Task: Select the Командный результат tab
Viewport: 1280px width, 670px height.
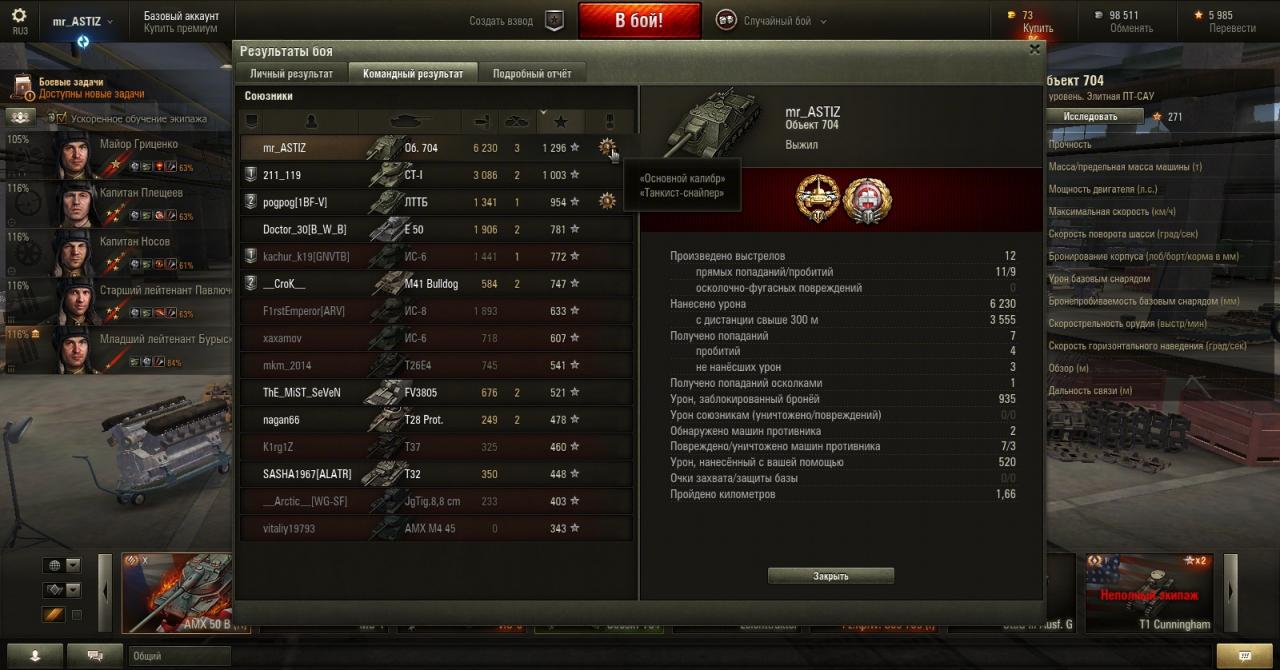Action: tap(412, 74)
